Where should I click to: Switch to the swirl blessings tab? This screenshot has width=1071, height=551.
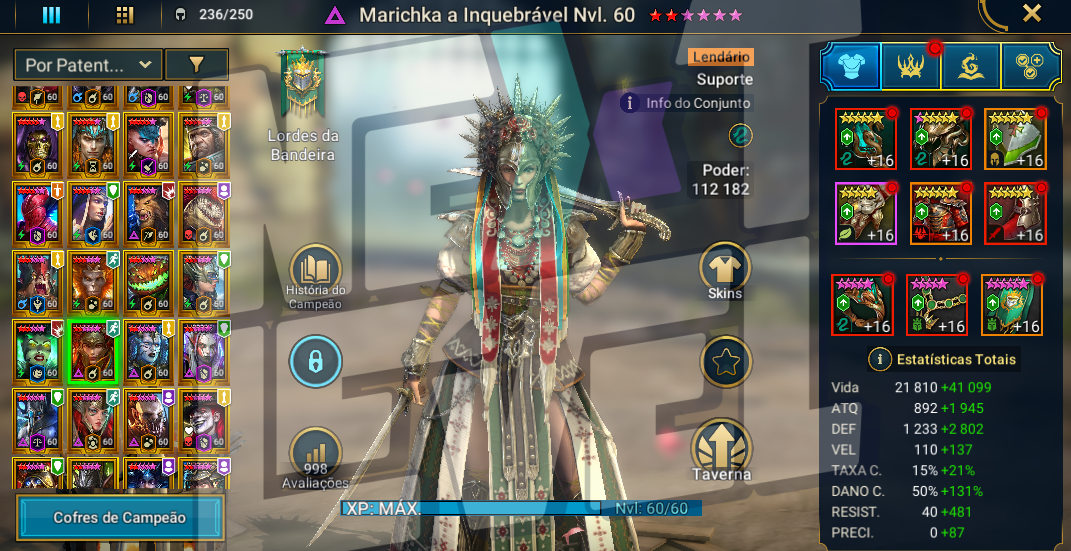point(970,67)
